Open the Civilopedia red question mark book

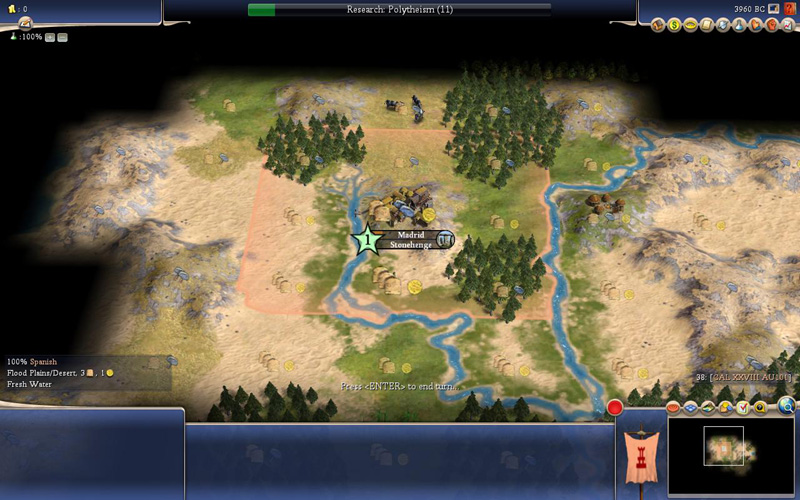point(790,9)
